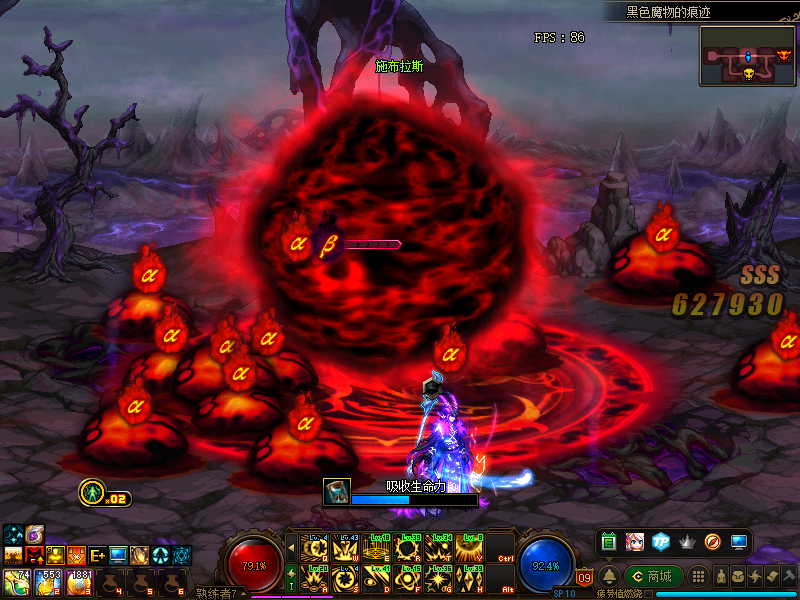
Task: Click the E+ buff icon
Action: point(98,555)
